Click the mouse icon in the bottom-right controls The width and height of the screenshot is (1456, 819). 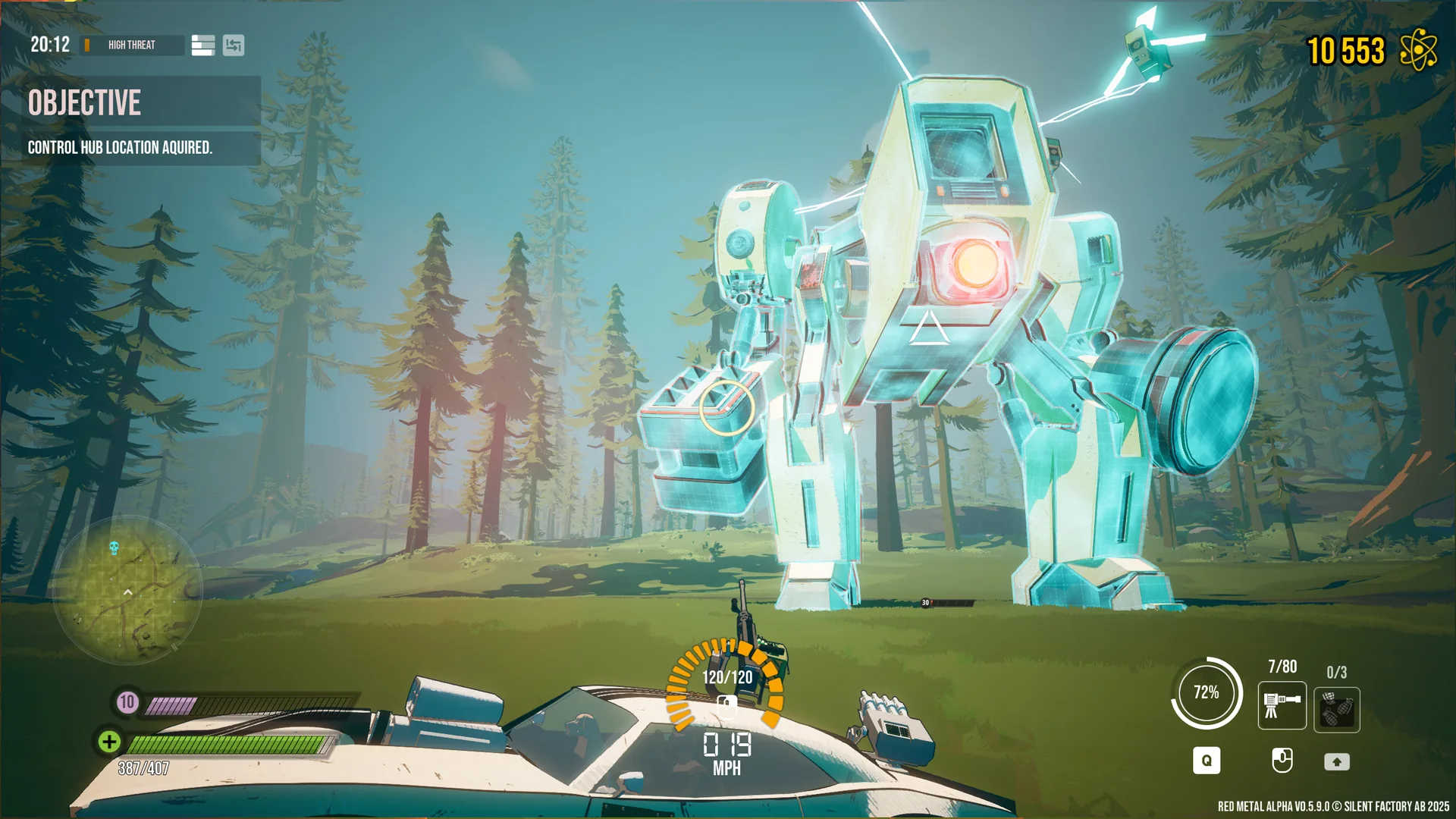tap(1282, 761)
